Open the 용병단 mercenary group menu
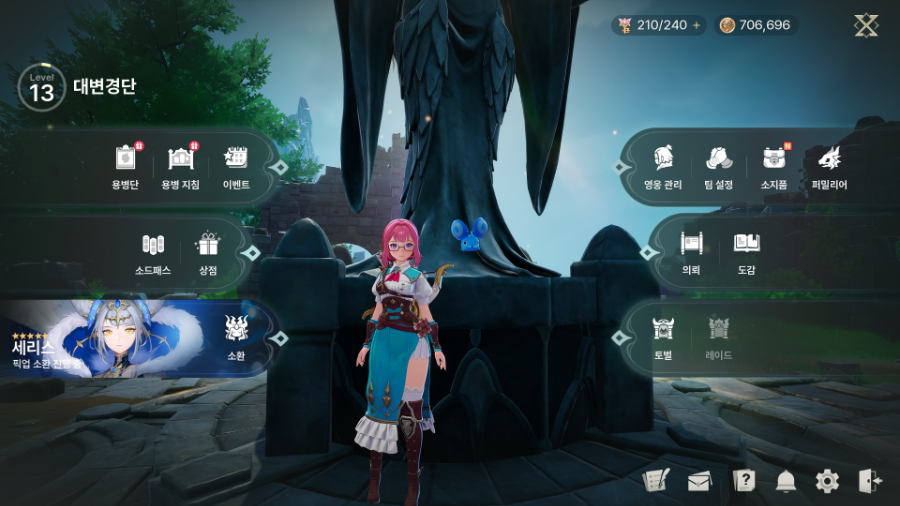The width and height of the screenshot is (900, 506). click(125, 166)
